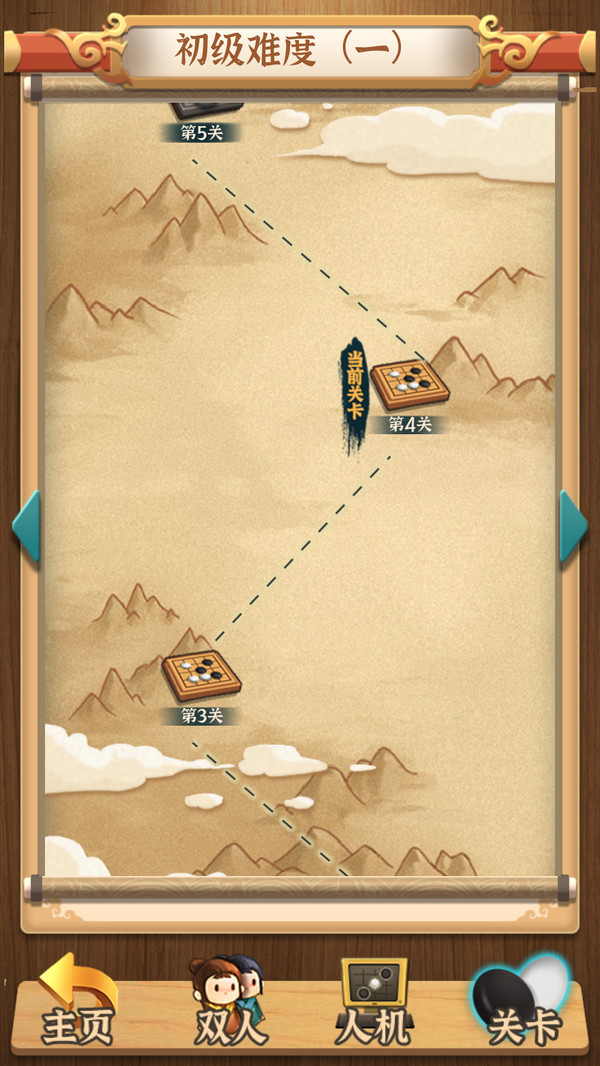Go to the previous page with left arrow
The height and width of the screenshot is (1066, 600).
click(x=26, y=526)
